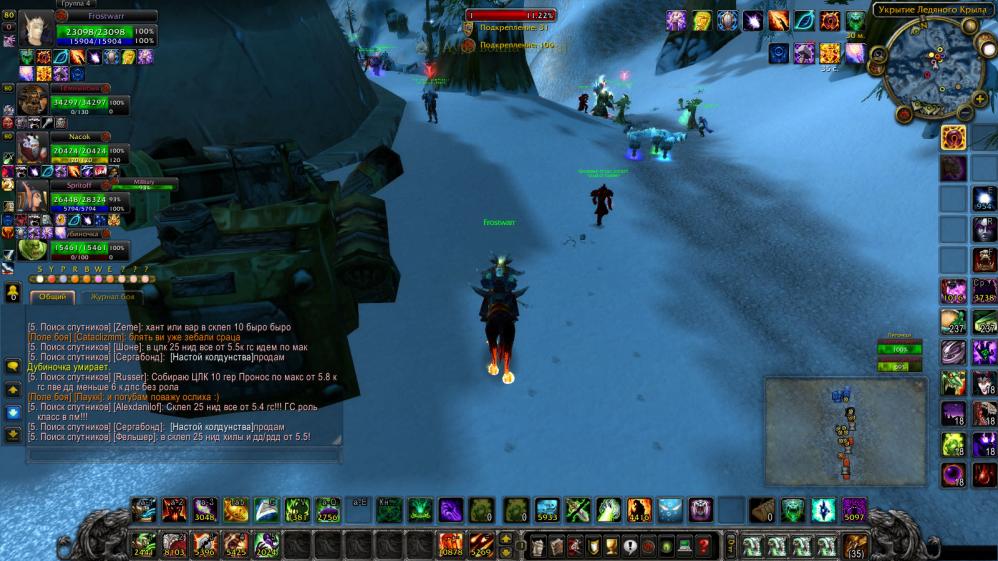Page the action bar up
Image resolution: width=998 pixels, height=561 pixels.
click(507, 539)
